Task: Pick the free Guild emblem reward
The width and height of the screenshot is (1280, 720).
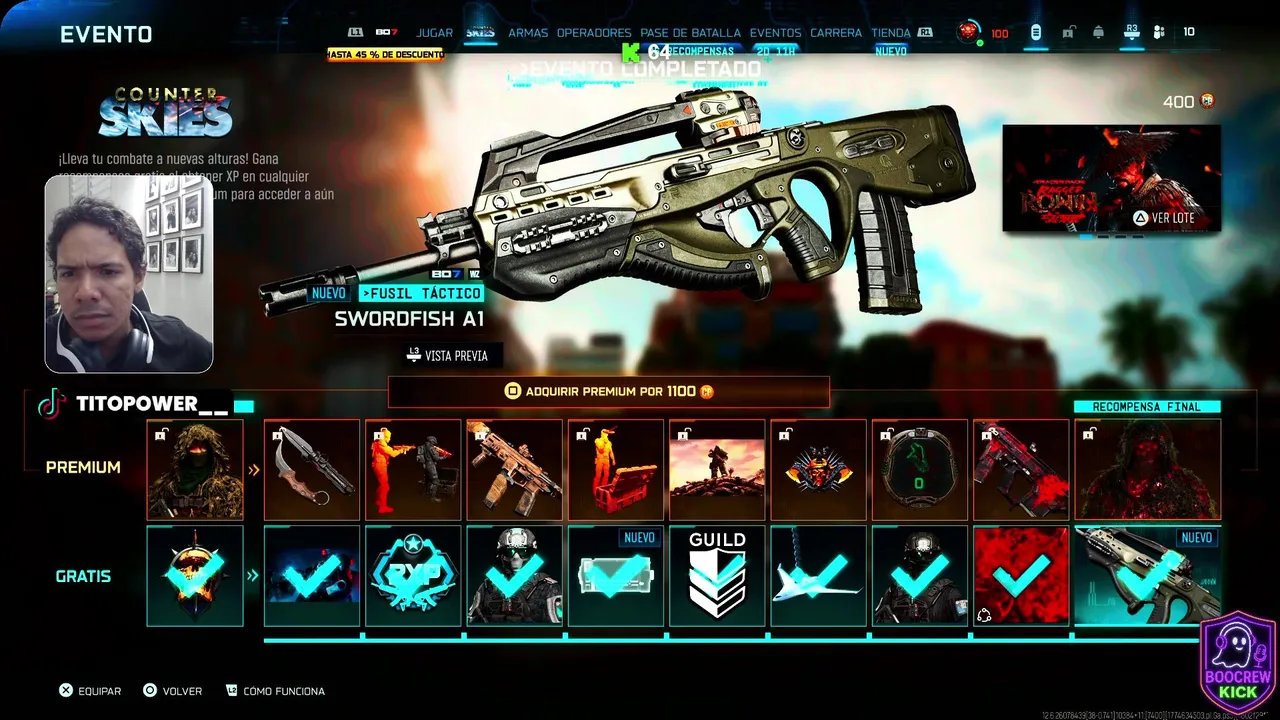Action: click(x=717, y=576)
